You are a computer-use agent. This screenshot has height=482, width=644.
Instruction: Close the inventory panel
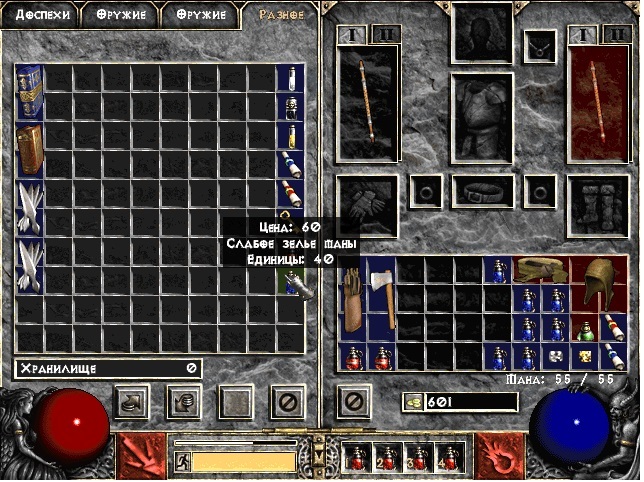[353, 403]
